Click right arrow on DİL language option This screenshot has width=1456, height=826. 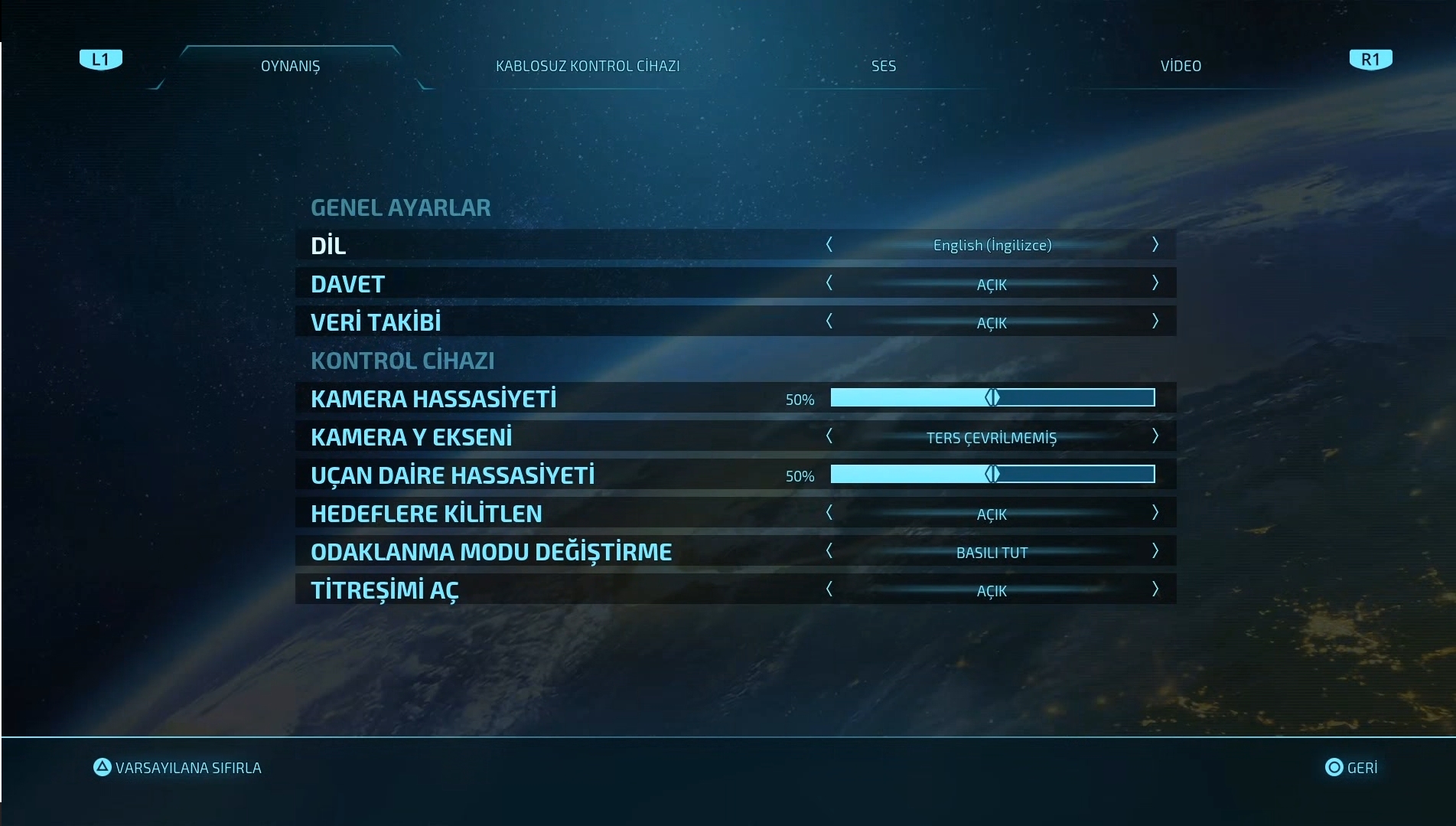point(1155,245)
